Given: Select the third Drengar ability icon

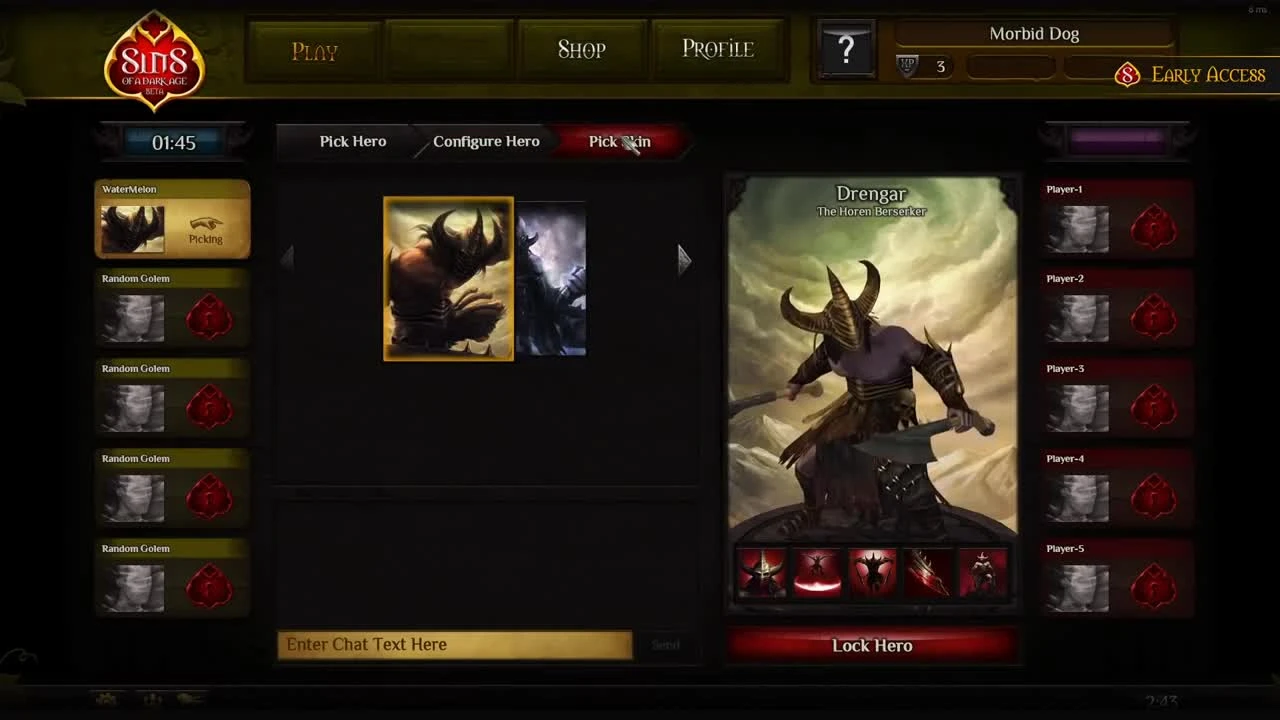Looking at the screenshot, I should tap(872, 570).
